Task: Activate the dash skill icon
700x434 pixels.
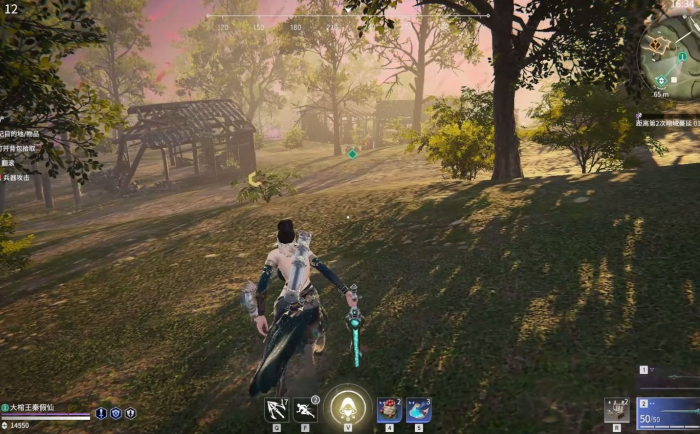Action: (x=306, y=409)
